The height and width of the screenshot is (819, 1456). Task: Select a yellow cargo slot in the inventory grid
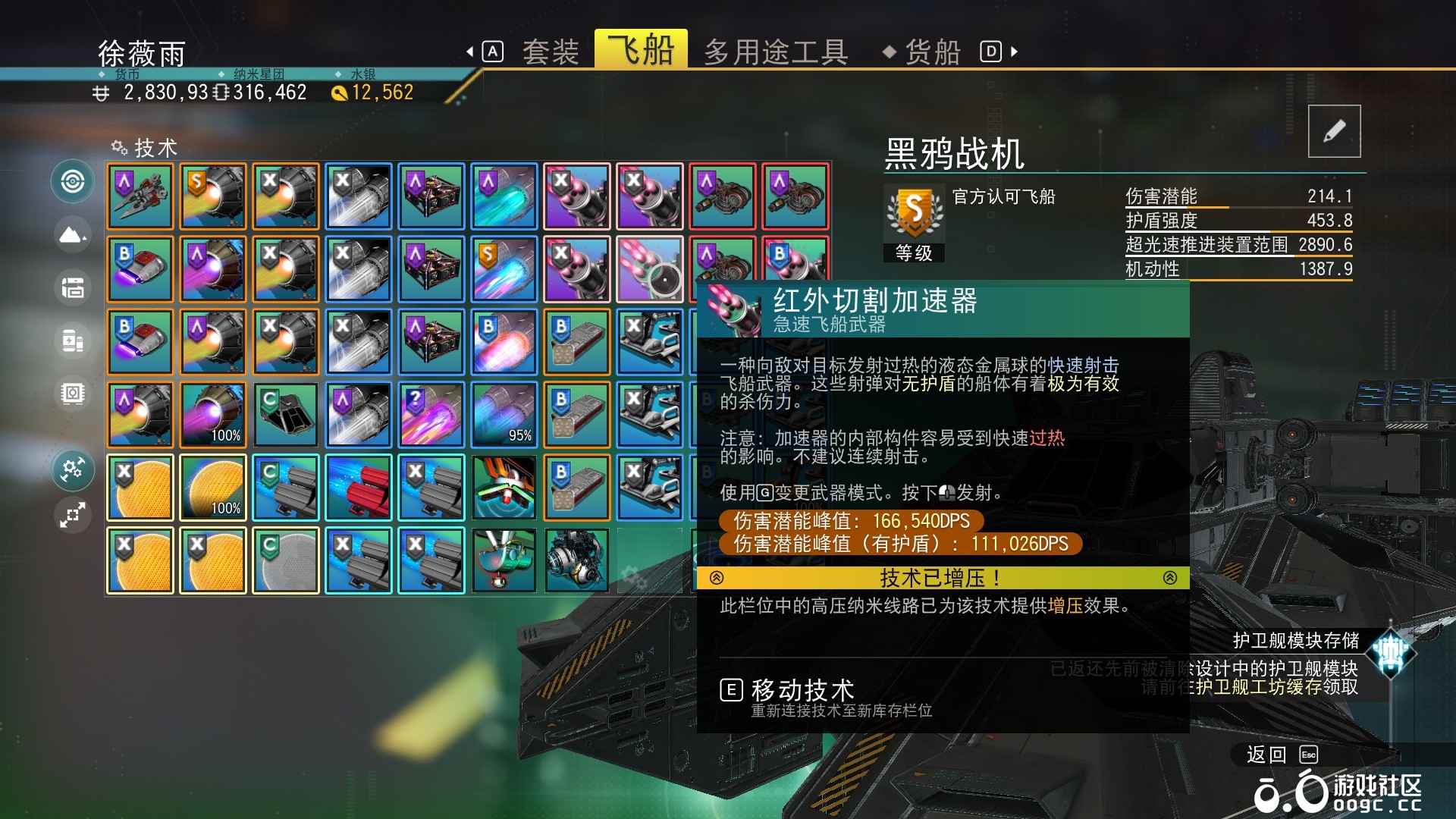[140, 487]
